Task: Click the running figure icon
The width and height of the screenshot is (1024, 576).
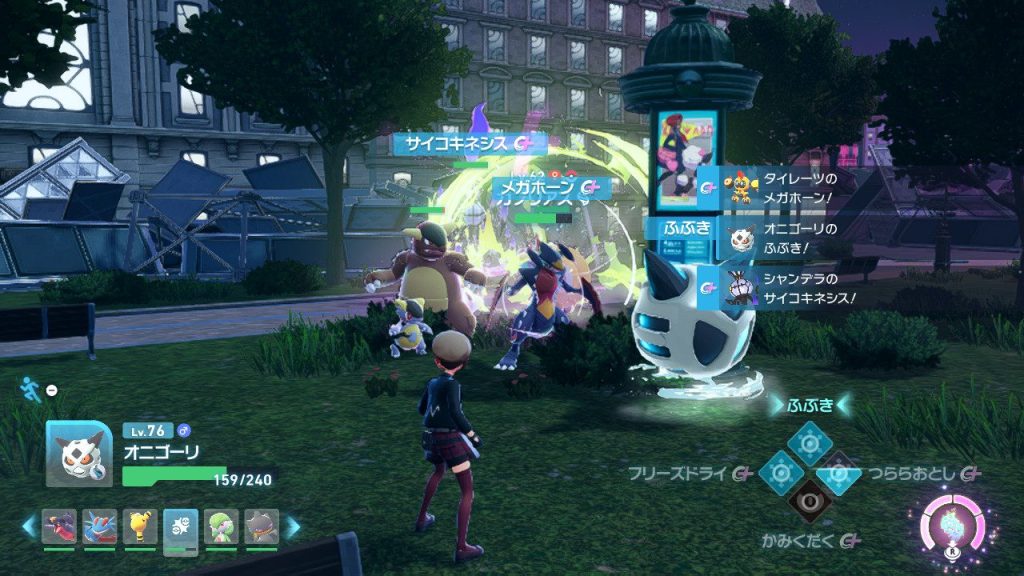Action: [28, 386]
